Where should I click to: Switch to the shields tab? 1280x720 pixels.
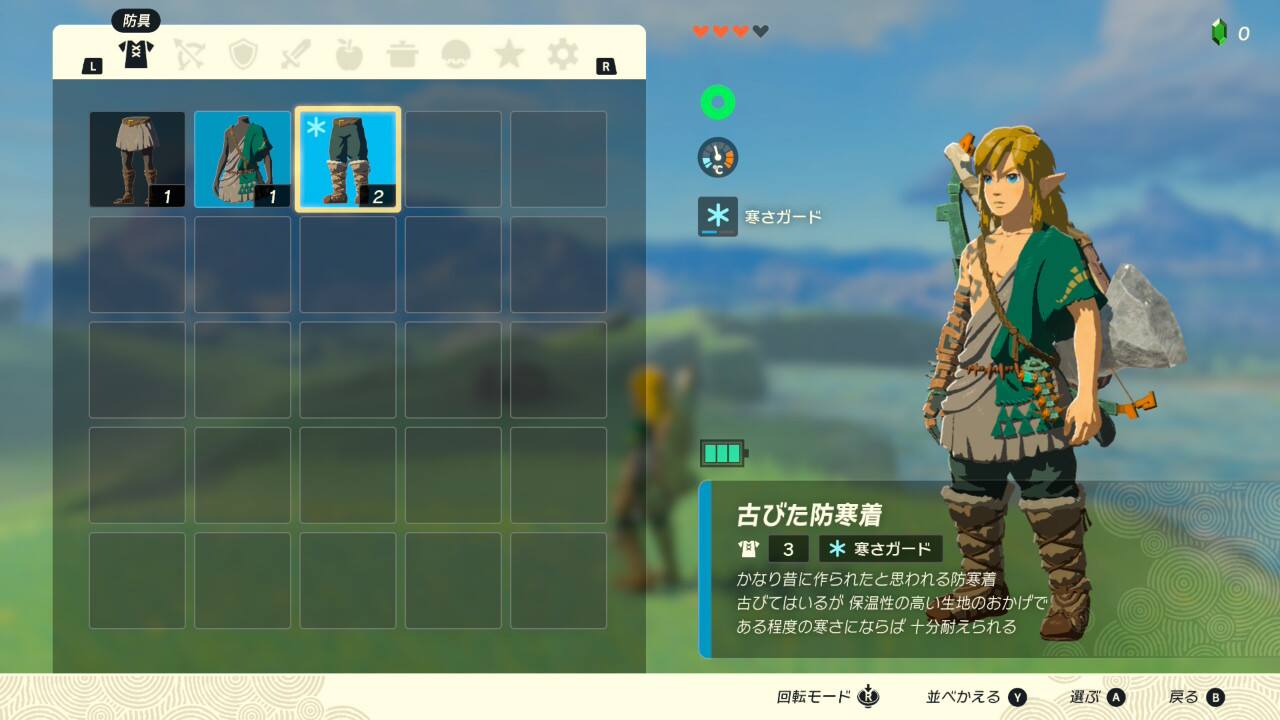point(243,54)
